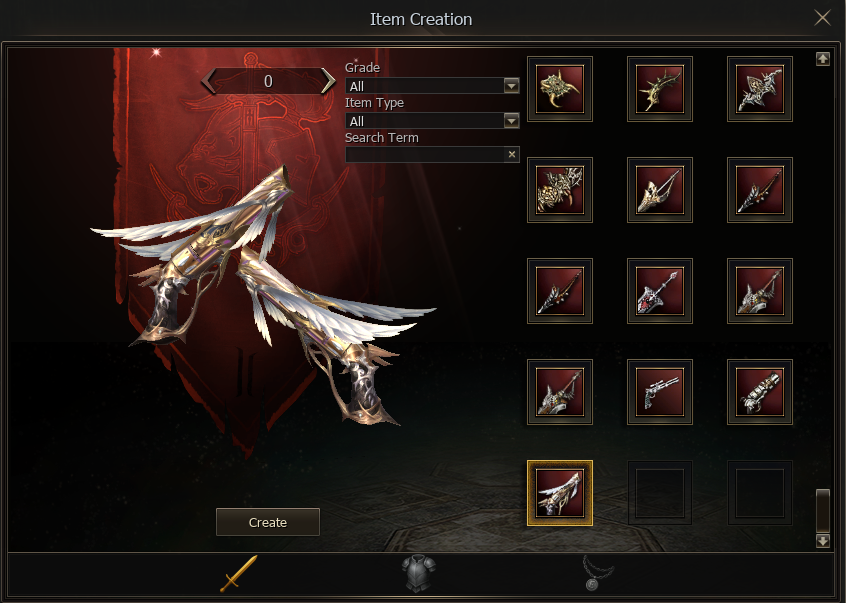Select the silver gauntlet cannon item
Viewport: 846px width, 603px height.
pyautogui.click(x=760, y=392)
